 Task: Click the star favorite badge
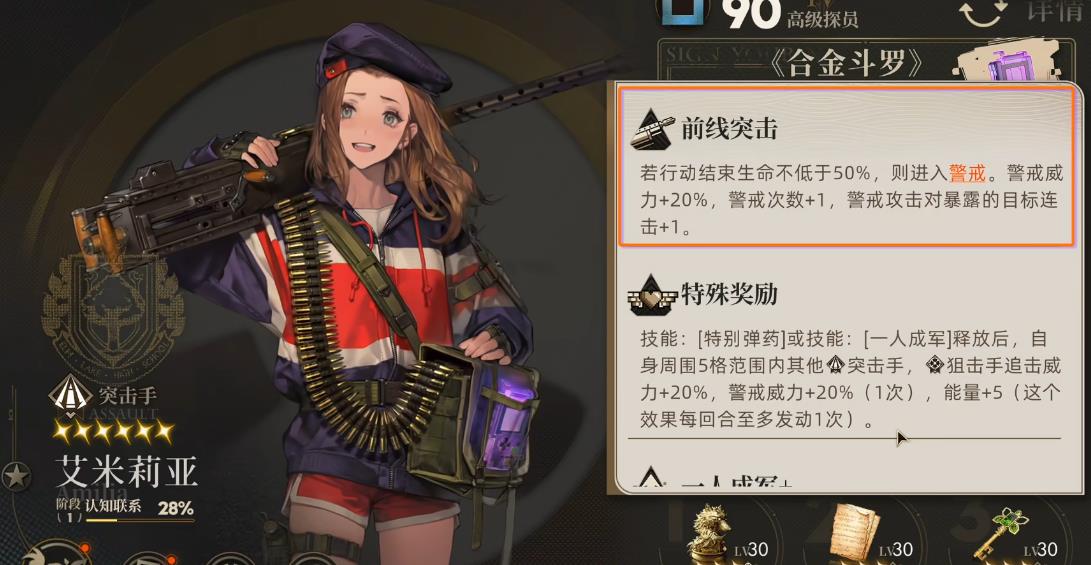pos(16,476)
